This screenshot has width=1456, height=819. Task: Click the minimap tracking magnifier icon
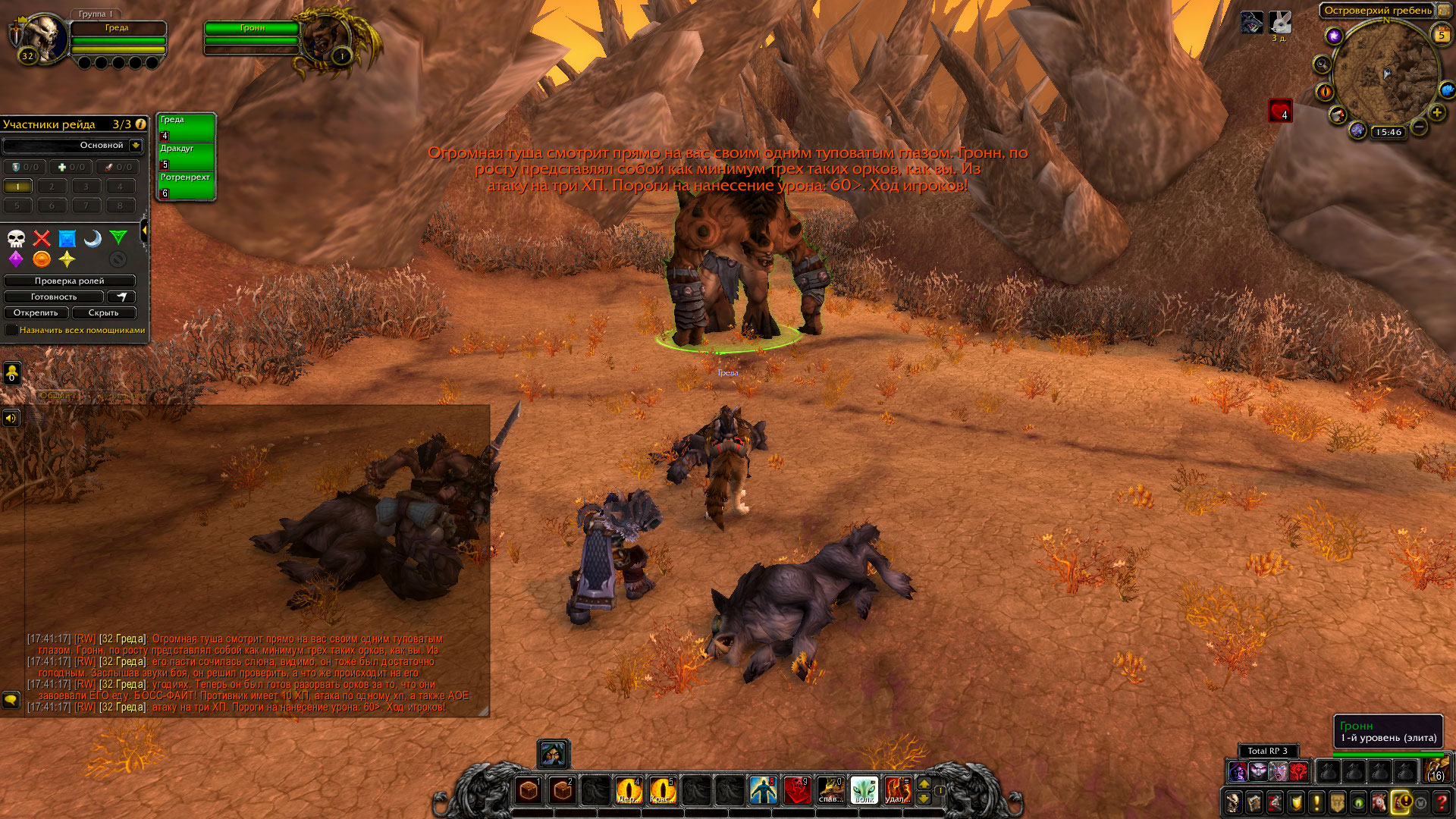pyautogui.click(x=1323, y=64)
